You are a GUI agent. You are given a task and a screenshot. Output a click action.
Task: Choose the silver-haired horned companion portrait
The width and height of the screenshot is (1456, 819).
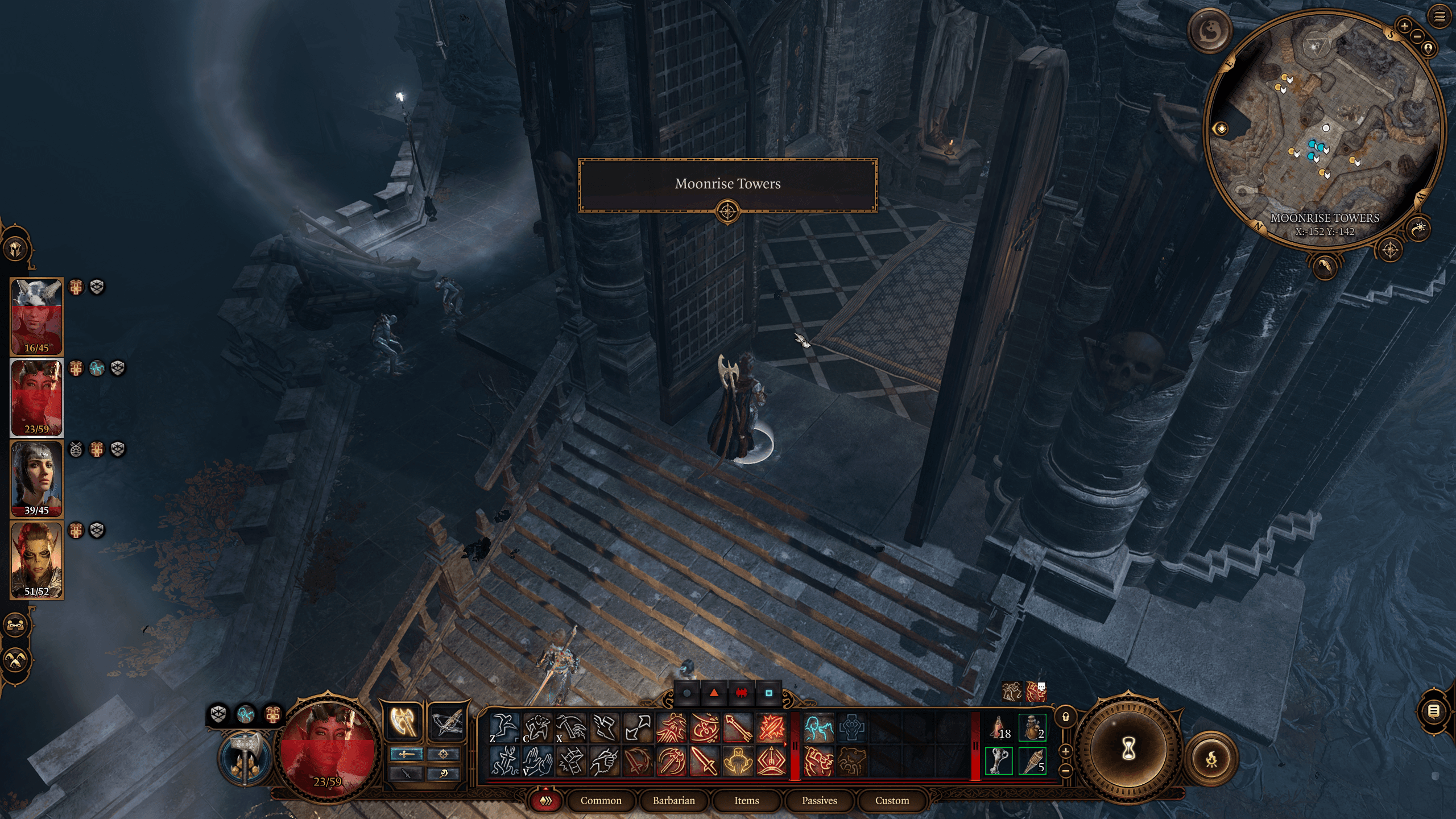tap(37, 316)
